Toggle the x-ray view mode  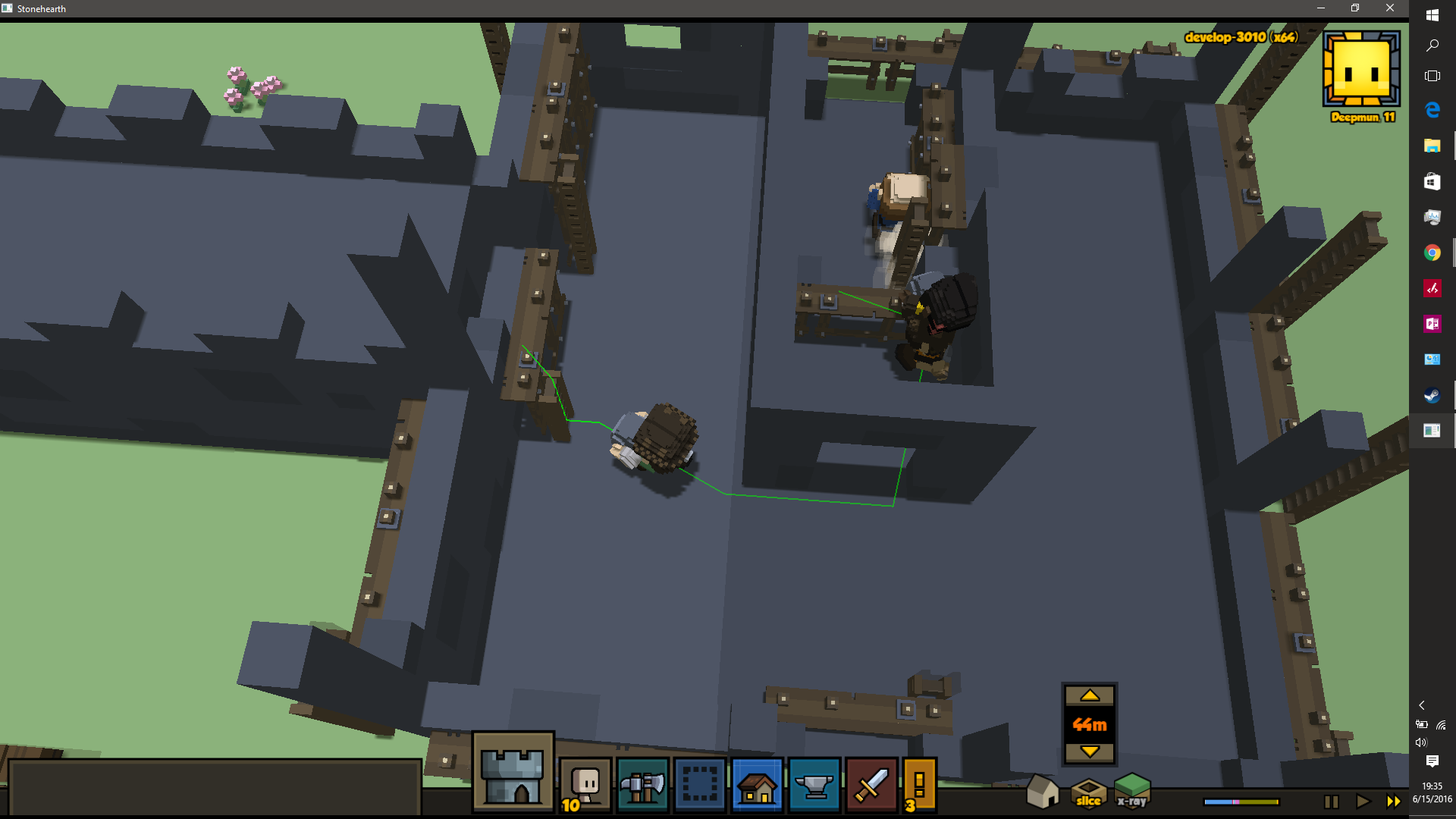point(1132,790)
